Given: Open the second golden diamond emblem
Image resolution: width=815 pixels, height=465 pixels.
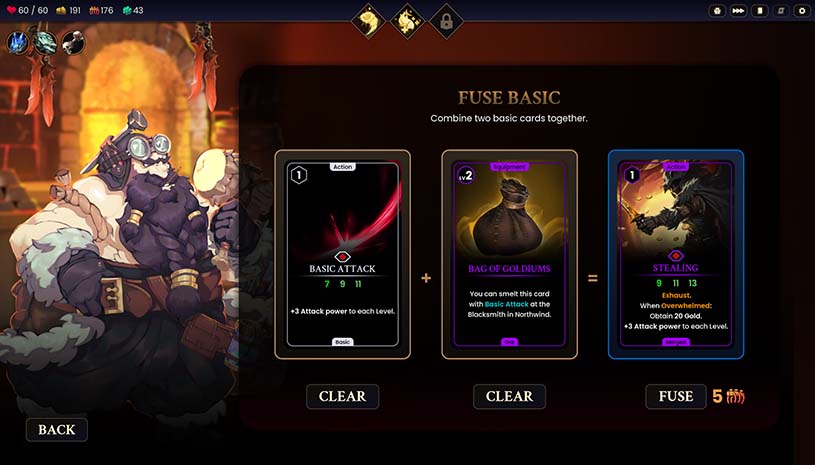Looking at the screenshot, I should click(x=408, y=19).
